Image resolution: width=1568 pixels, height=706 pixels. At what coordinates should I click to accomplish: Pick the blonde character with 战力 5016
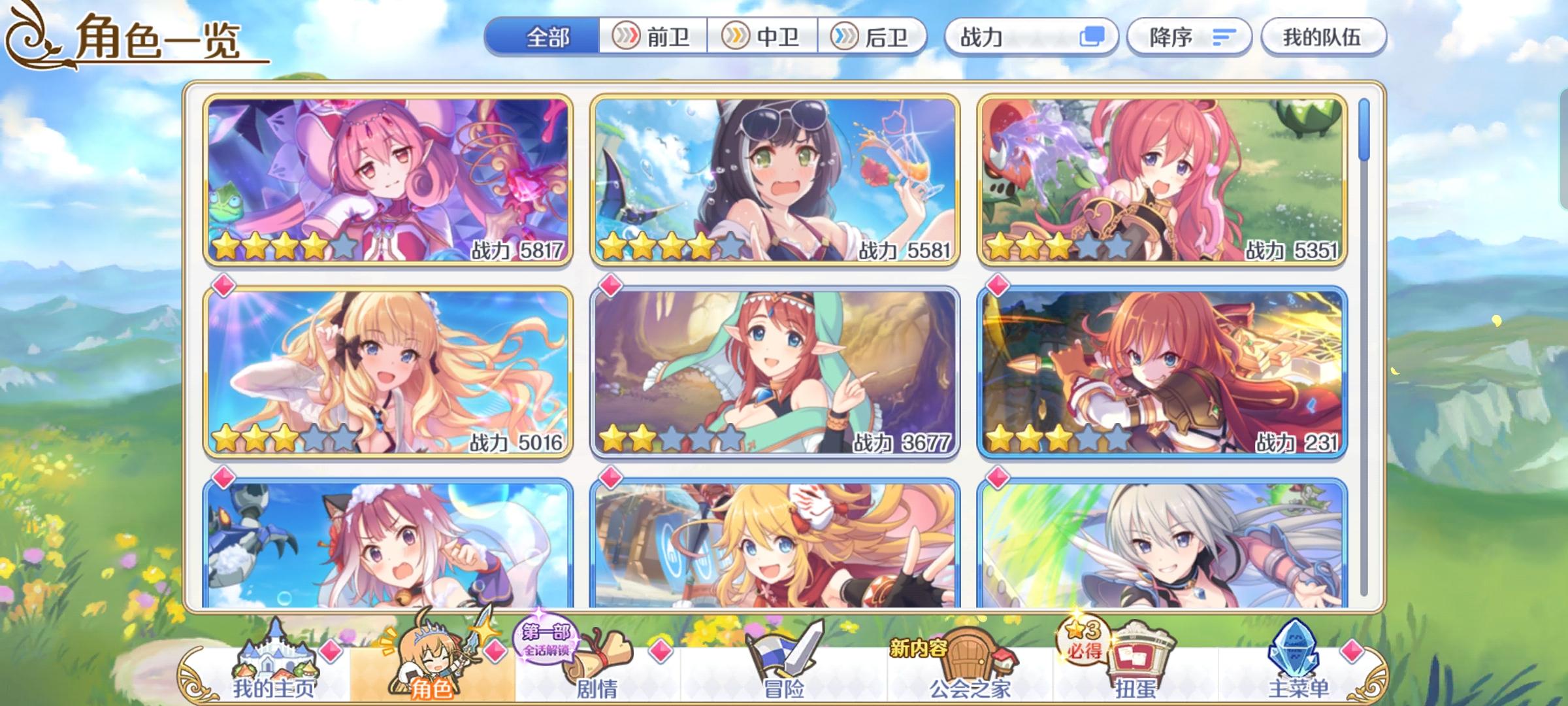pyautogui.click(x=388, y=371)
